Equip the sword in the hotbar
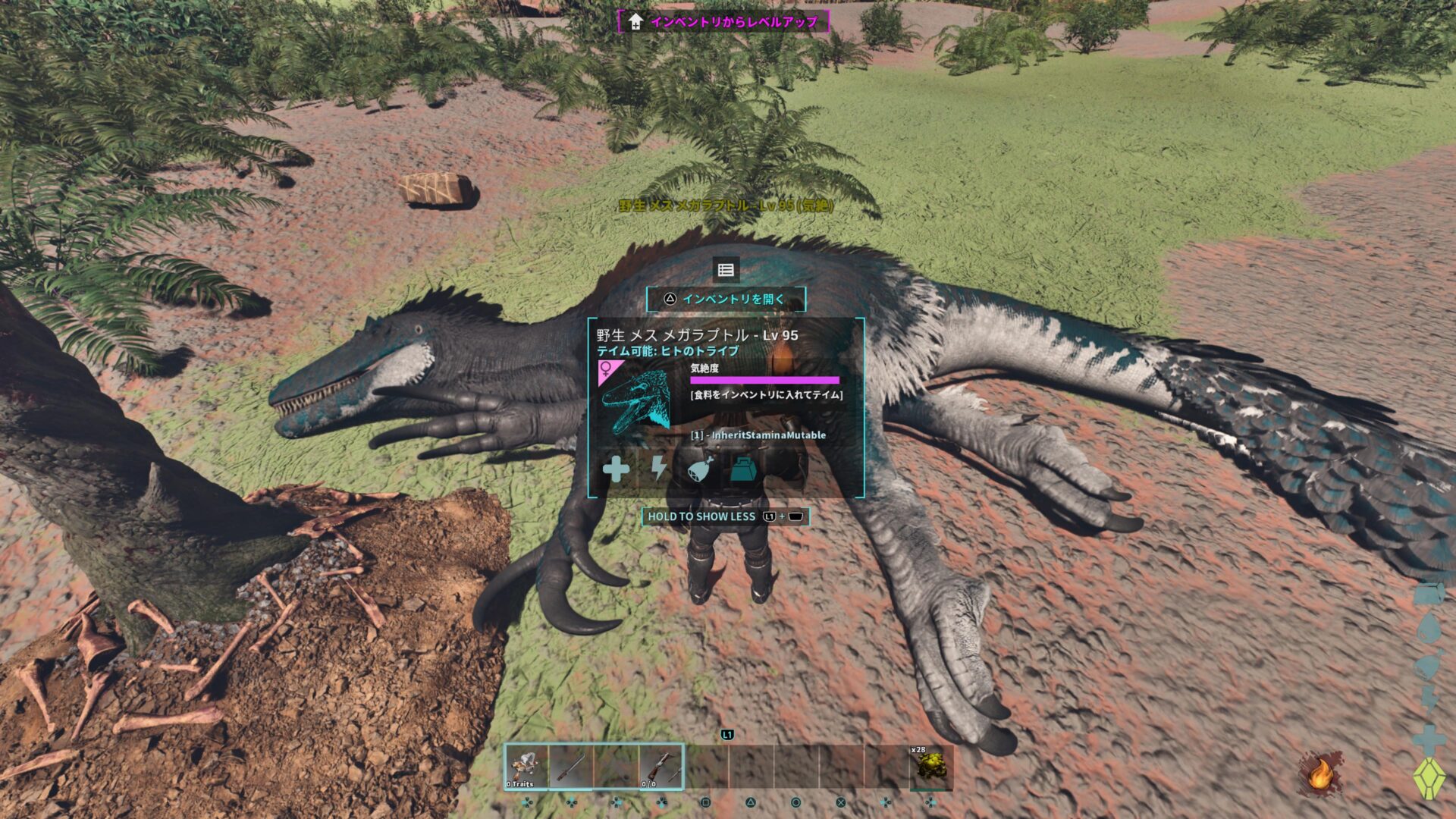1456x819 pixels. (571, 767)
